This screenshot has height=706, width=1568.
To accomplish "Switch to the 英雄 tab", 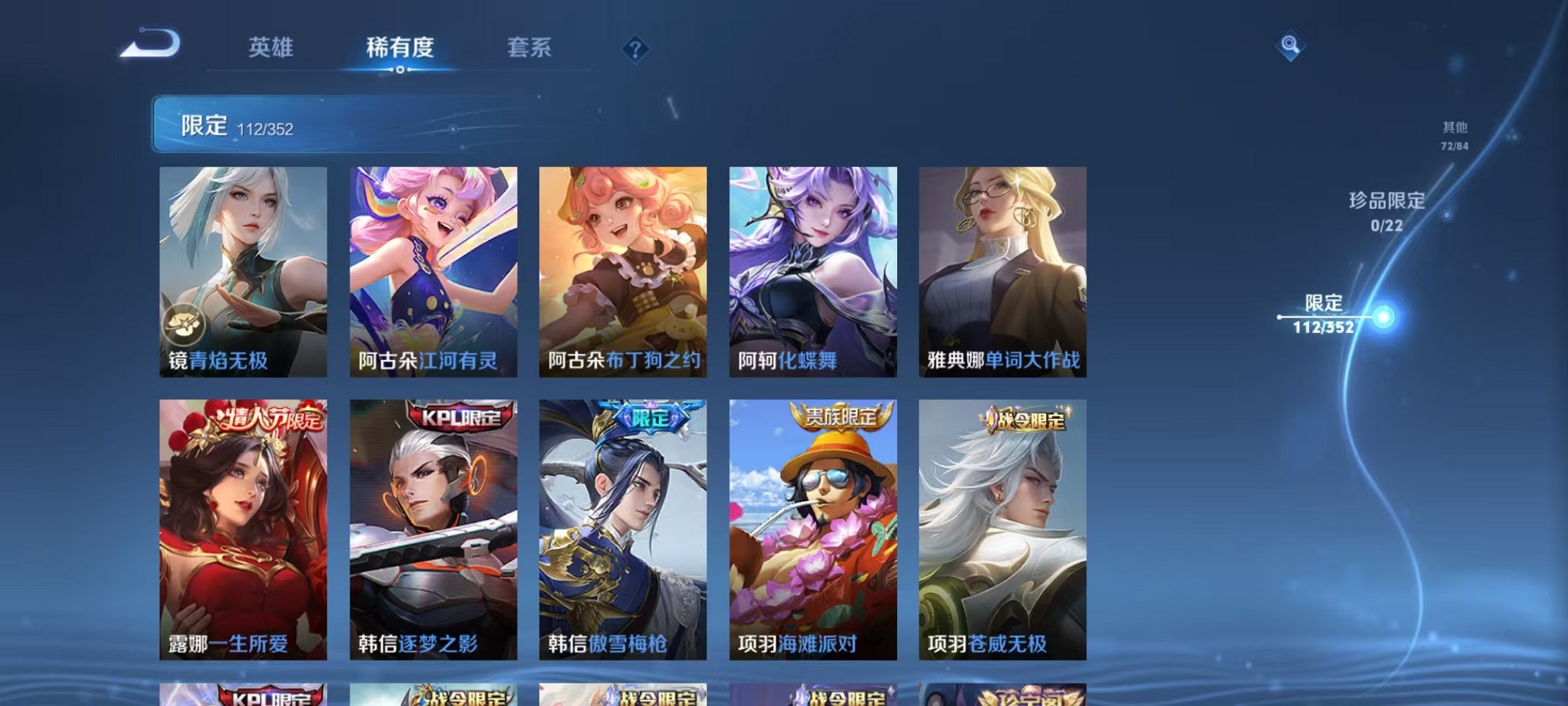I will 273,48.
